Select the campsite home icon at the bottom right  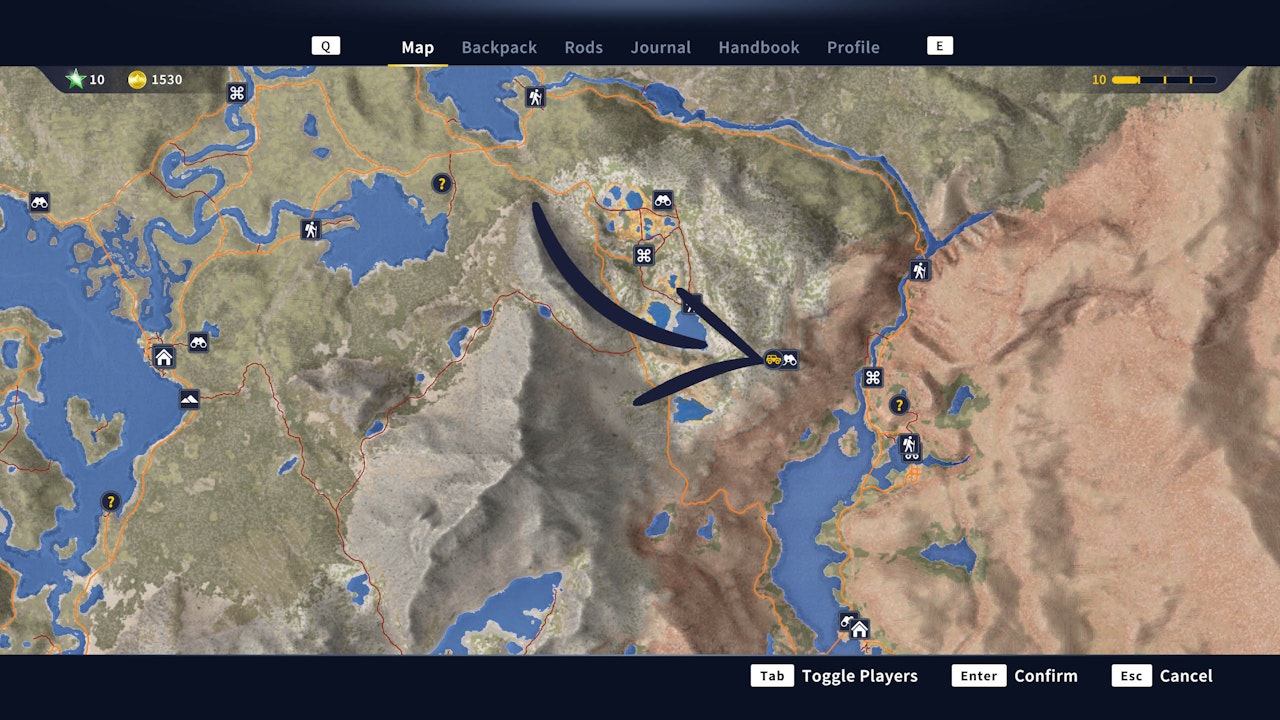tap(858, 628)
